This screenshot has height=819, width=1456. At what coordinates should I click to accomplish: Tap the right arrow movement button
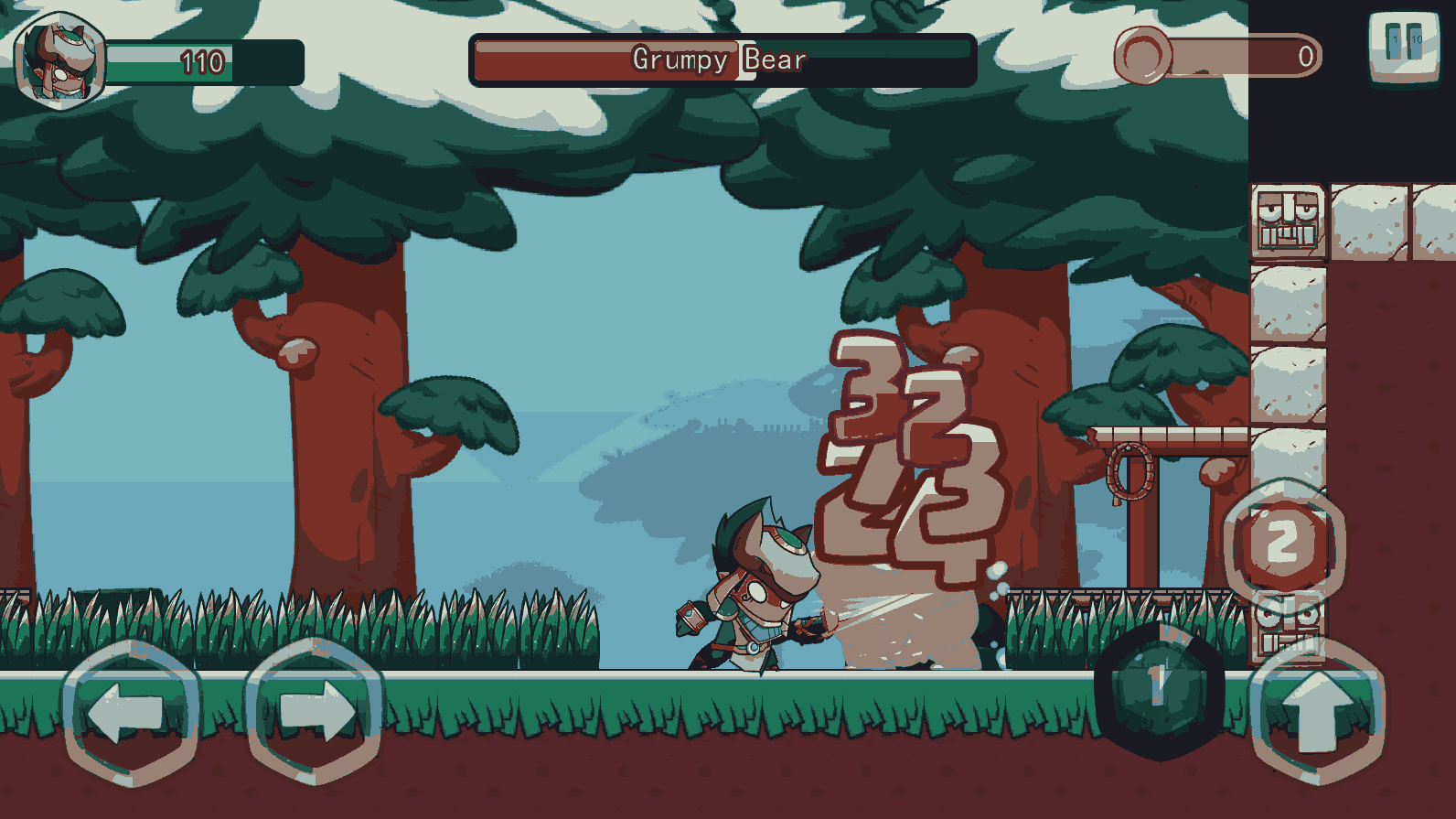coord(314,711)
